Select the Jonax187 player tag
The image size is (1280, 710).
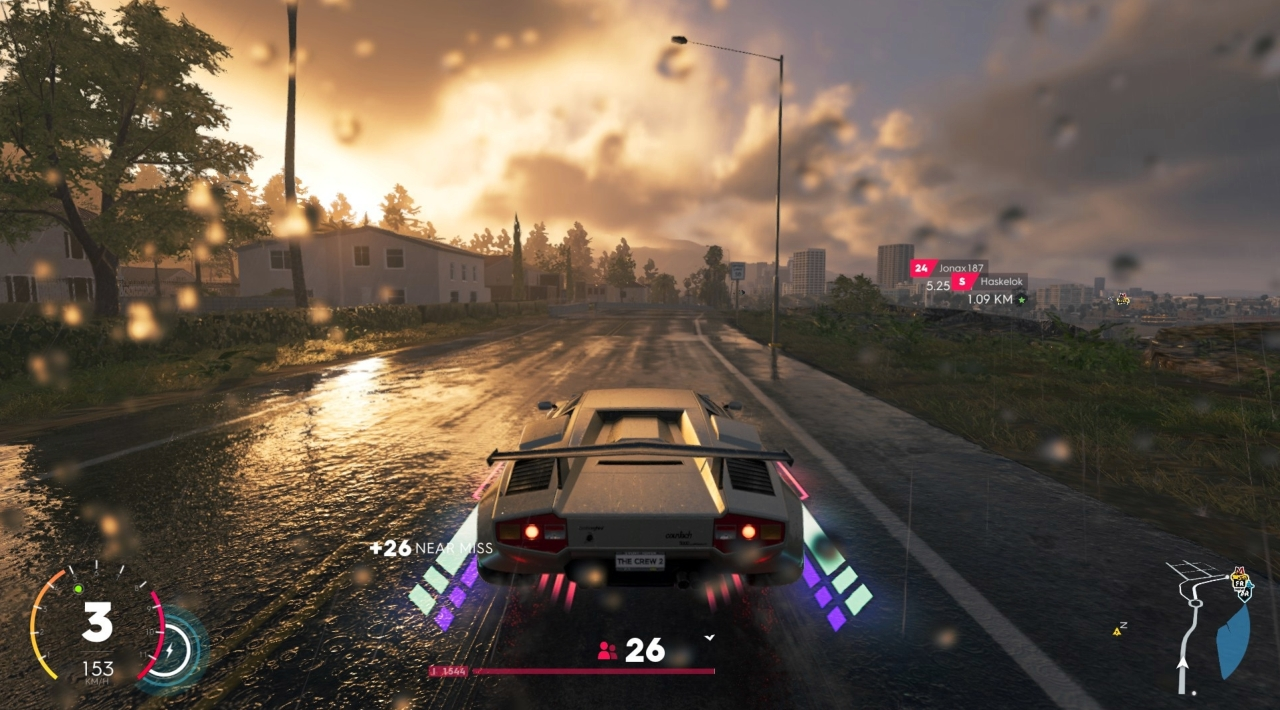pos(948,268)
